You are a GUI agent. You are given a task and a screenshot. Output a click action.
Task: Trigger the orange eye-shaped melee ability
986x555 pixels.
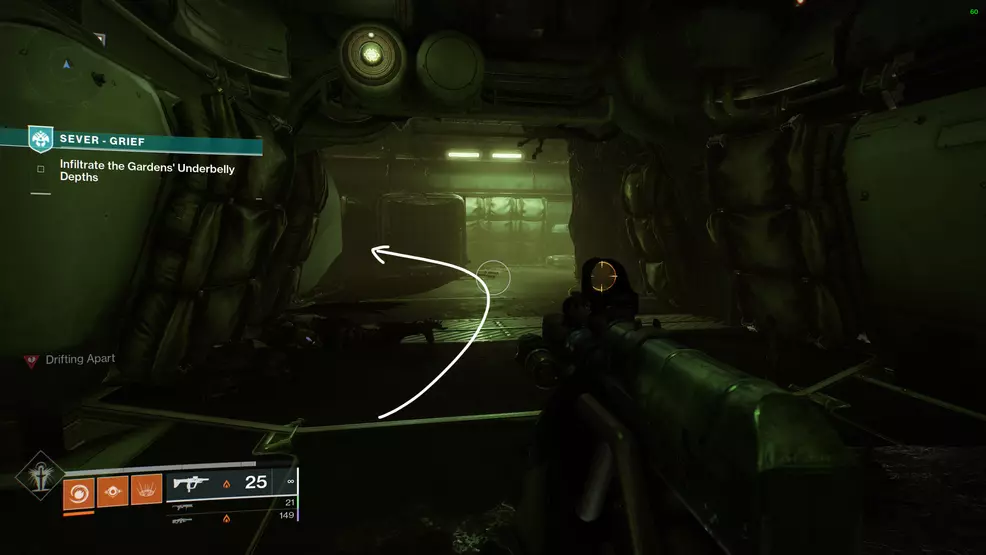[x=112, y=492]
